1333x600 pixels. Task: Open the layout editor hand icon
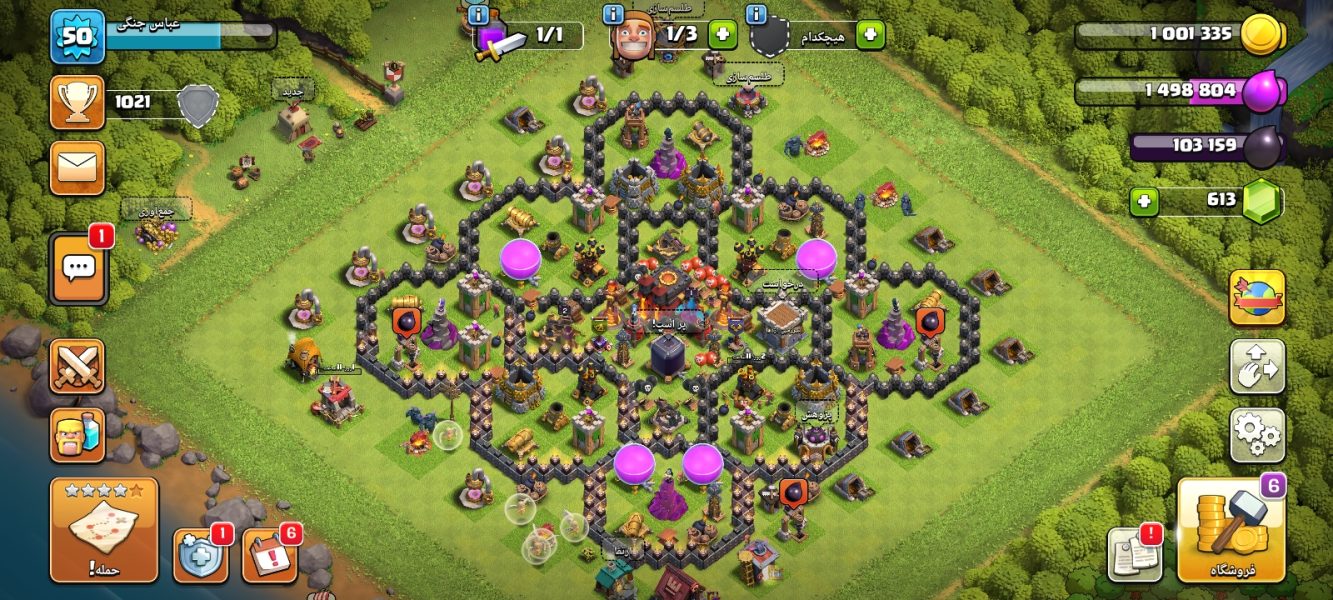[1257, 366]
